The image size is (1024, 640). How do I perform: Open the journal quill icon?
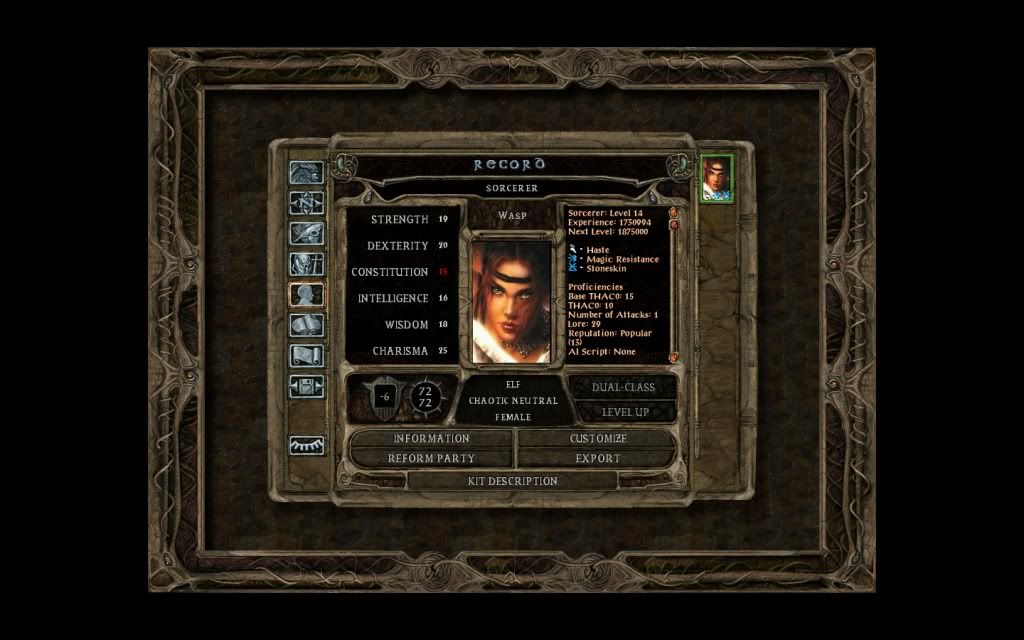point(306,233)
